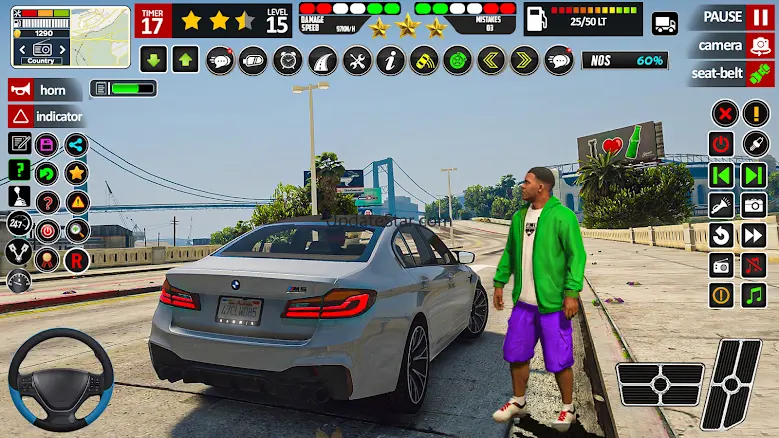Open the wrench and screwdriver repair icon
Screen dimensions: 779x438
coord(357,60)
